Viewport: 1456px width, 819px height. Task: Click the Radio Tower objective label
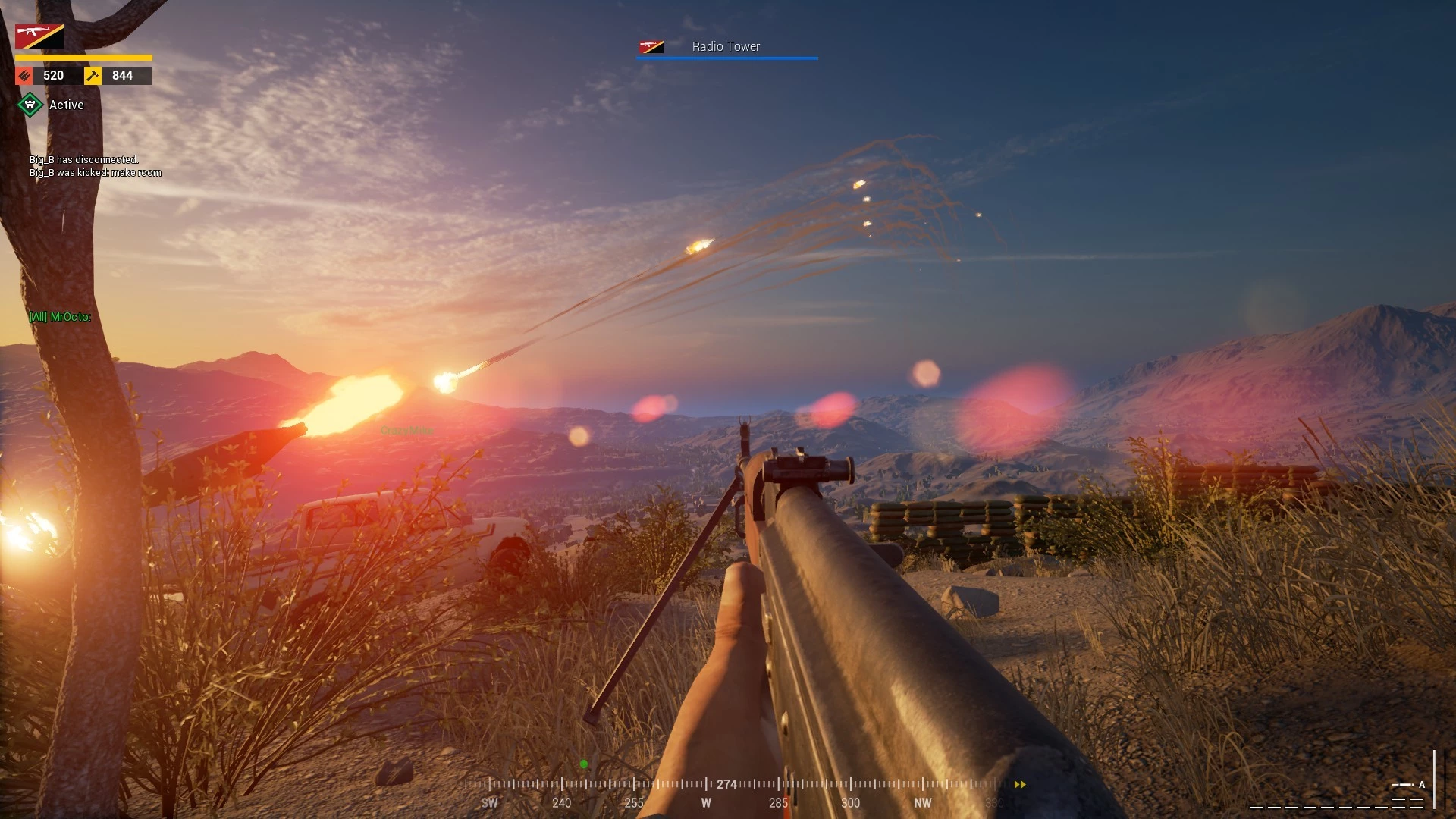tap(726, 46)
